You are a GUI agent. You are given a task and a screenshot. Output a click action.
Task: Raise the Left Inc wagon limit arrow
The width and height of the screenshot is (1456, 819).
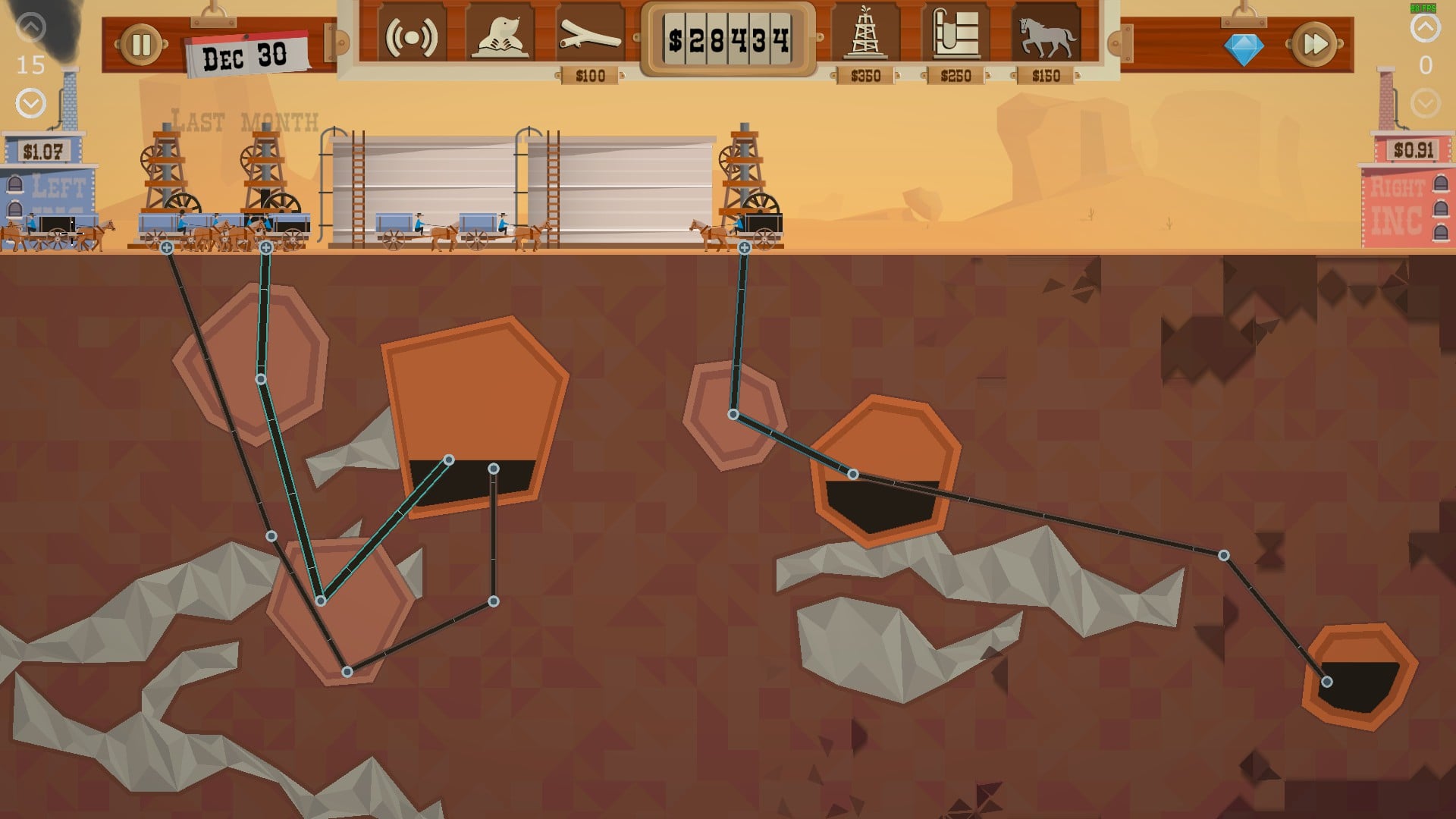point(30,28)
